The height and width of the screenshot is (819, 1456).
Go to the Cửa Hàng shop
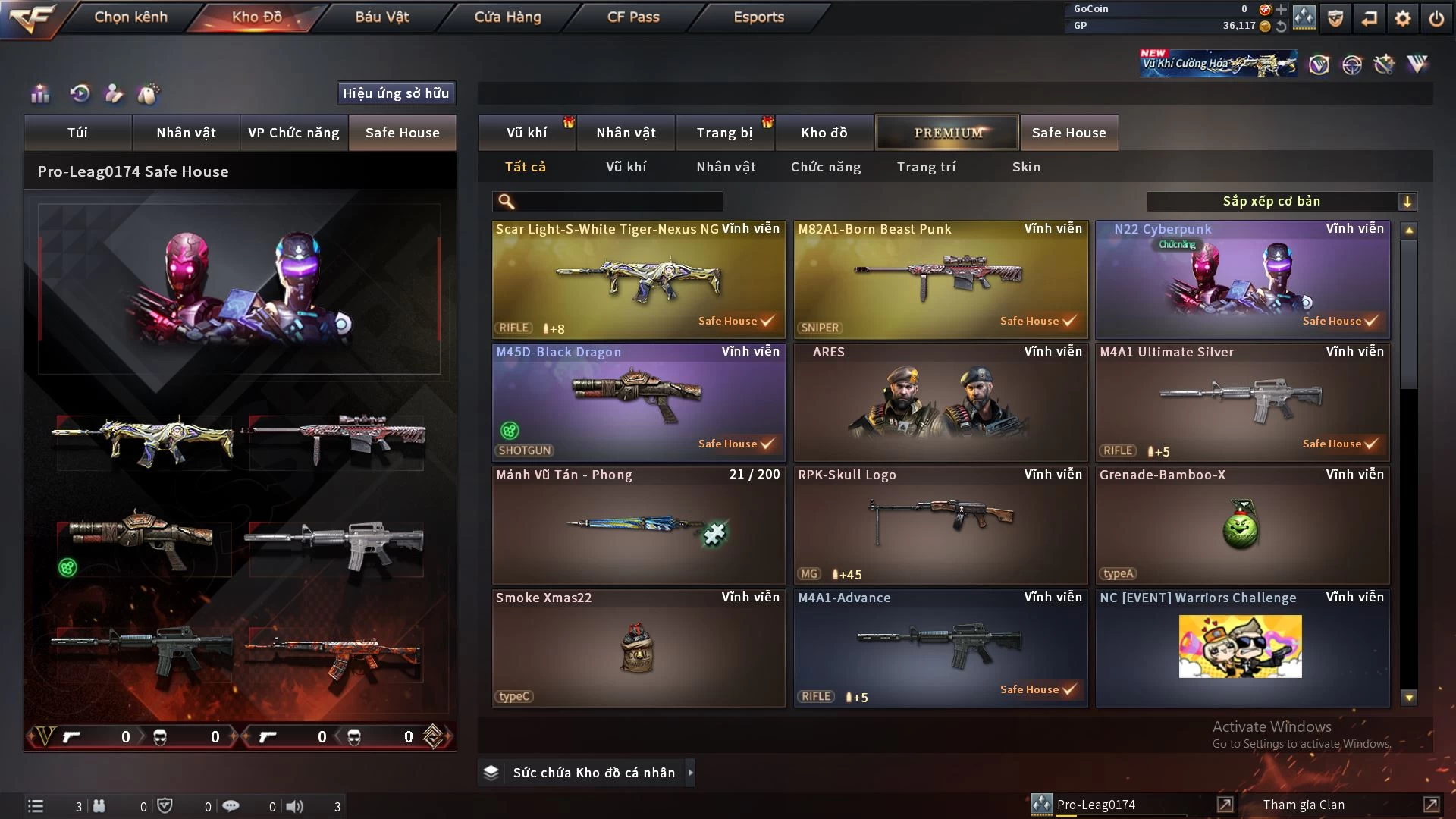(x=507, y=17)
